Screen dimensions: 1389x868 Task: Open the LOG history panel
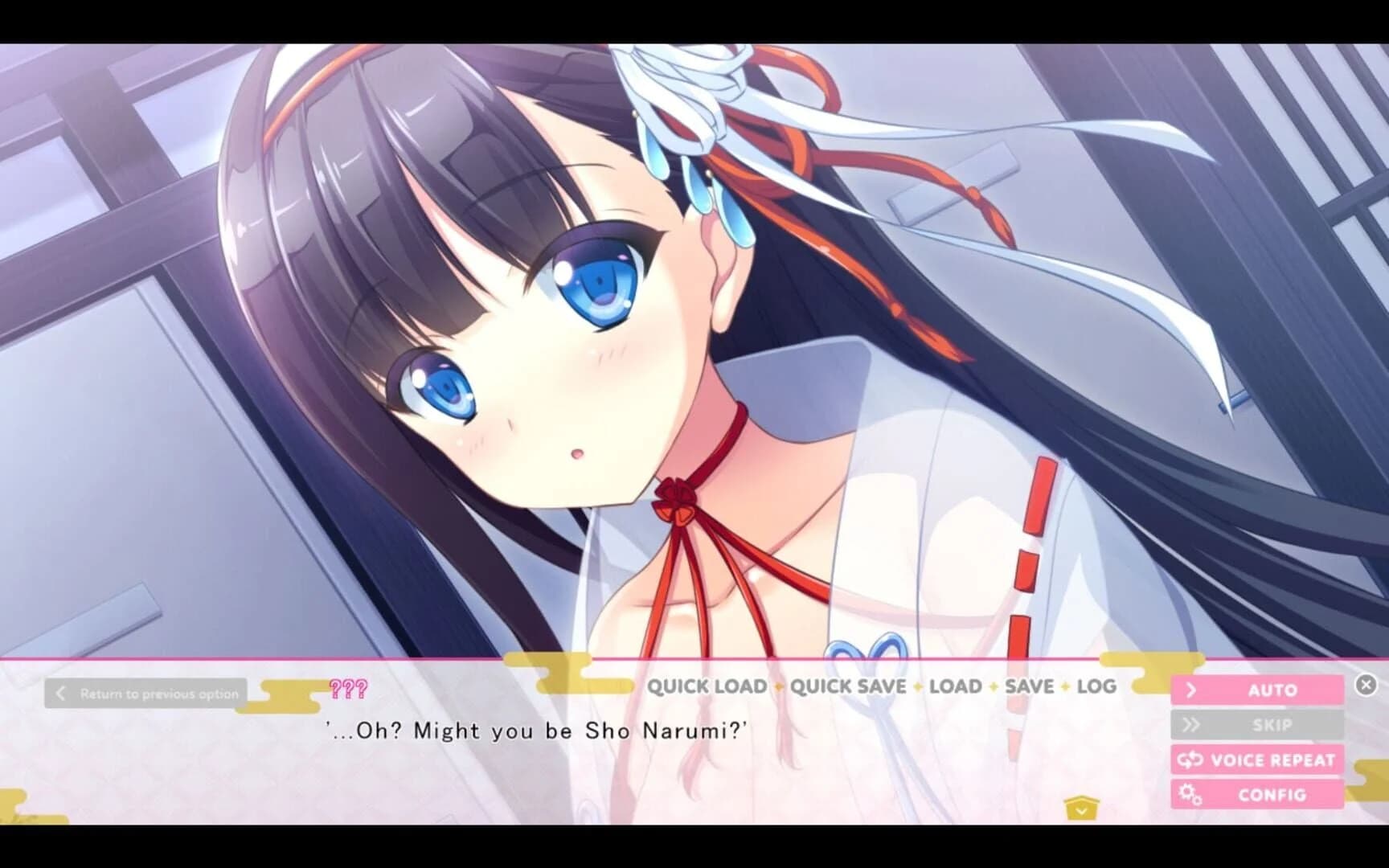(1097, 687)
